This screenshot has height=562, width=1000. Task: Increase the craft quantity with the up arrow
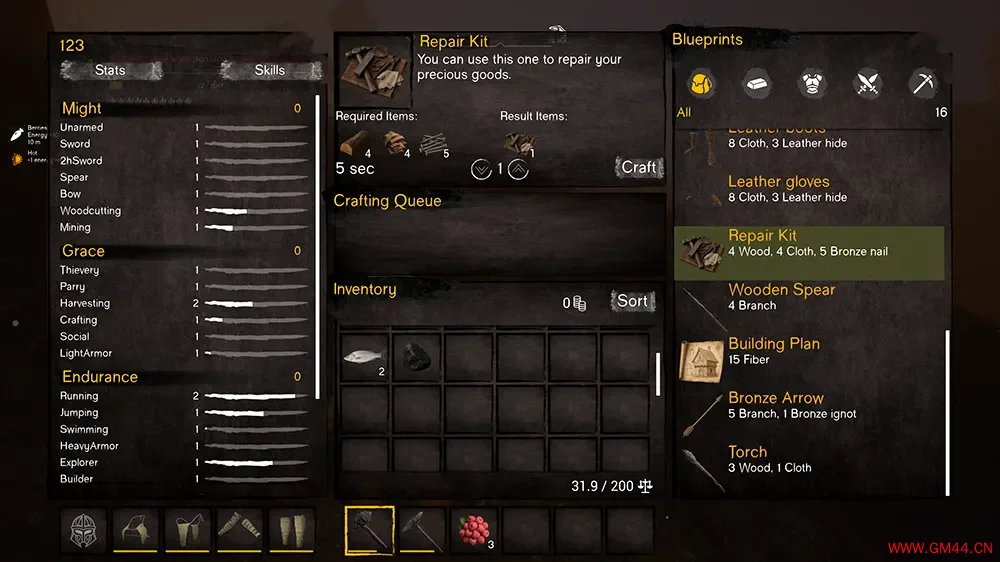click(x=518, y=169)
